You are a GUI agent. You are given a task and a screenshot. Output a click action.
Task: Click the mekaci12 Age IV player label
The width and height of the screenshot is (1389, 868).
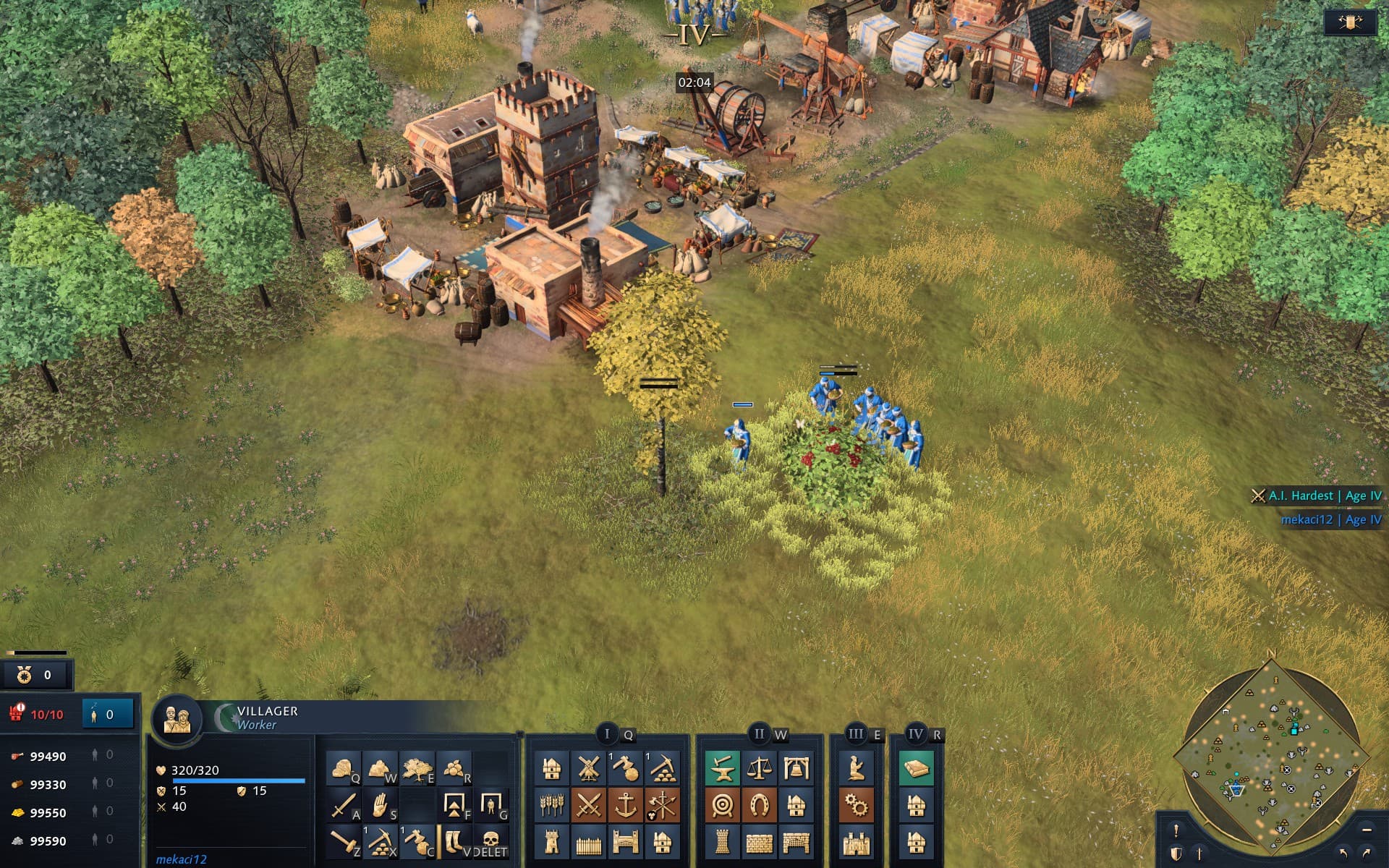click(1330, 519)
